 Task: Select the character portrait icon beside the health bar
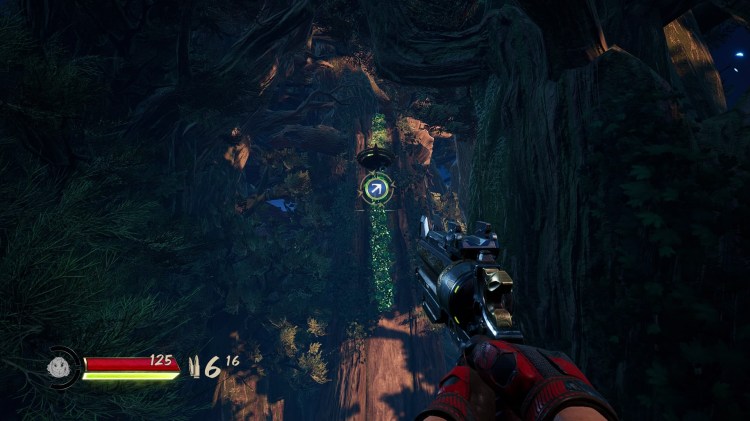pyautogui.click(x=63, y=366)
